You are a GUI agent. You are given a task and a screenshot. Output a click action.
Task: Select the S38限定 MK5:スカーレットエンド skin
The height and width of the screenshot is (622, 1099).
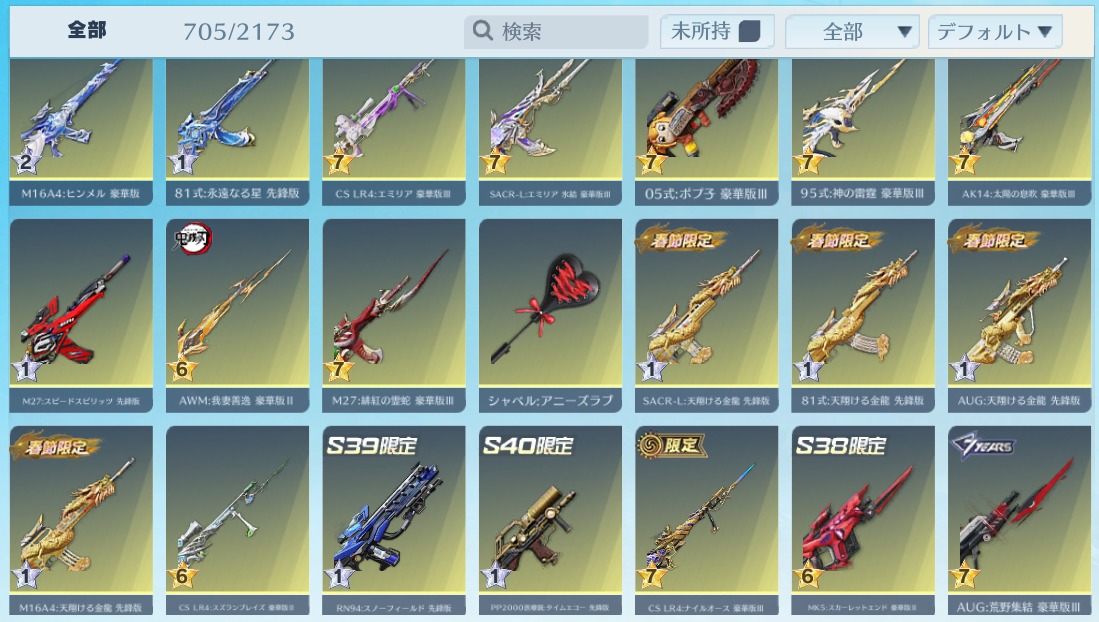[x=863, y=515]
